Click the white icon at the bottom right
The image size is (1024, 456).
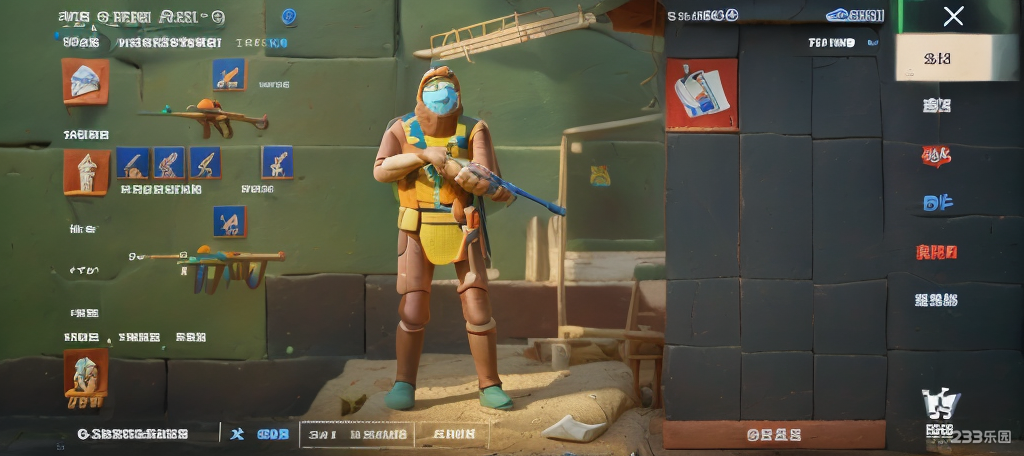(939, 403)
